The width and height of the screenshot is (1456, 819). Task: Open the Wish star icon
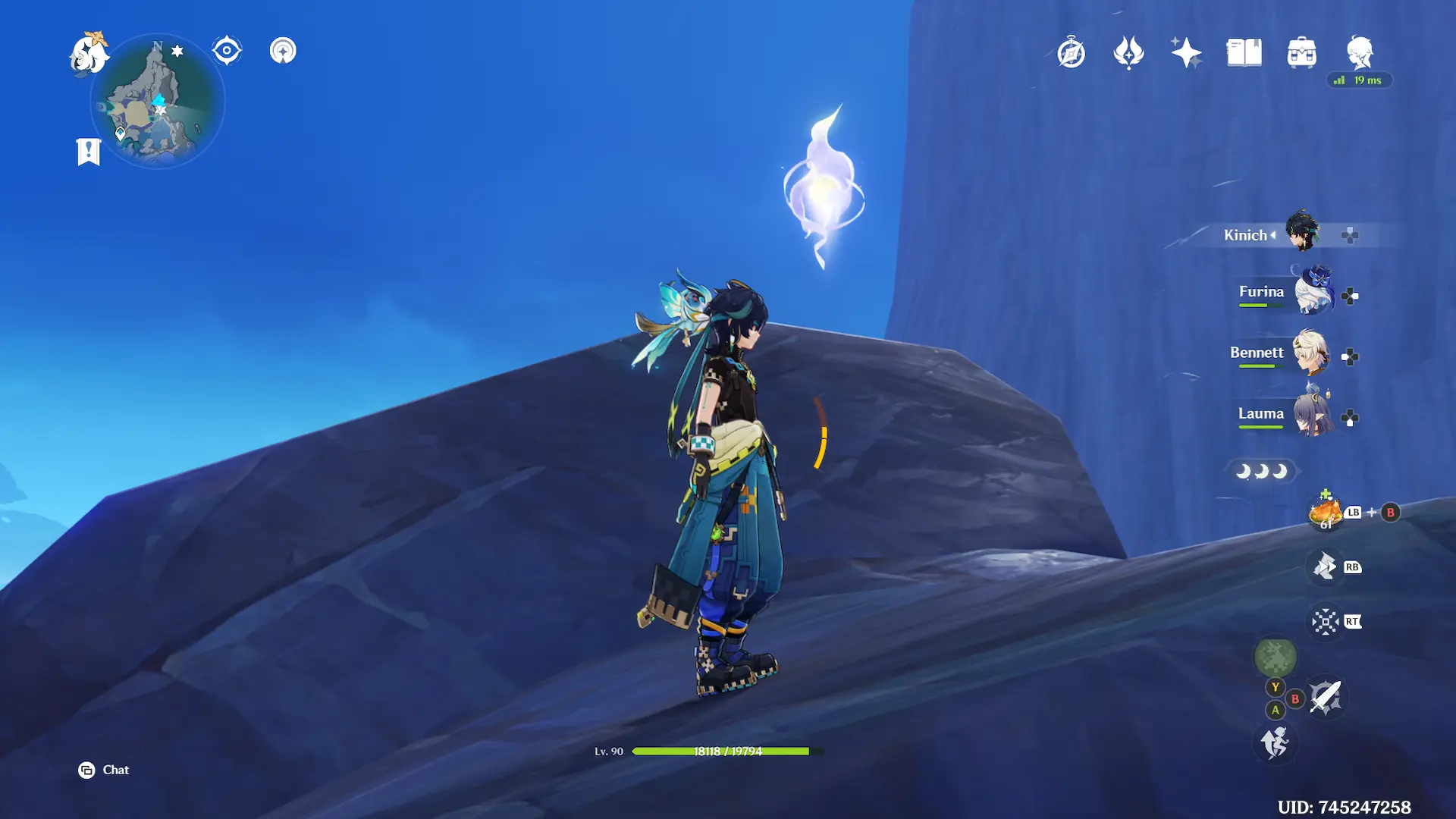coord(1186,53)
